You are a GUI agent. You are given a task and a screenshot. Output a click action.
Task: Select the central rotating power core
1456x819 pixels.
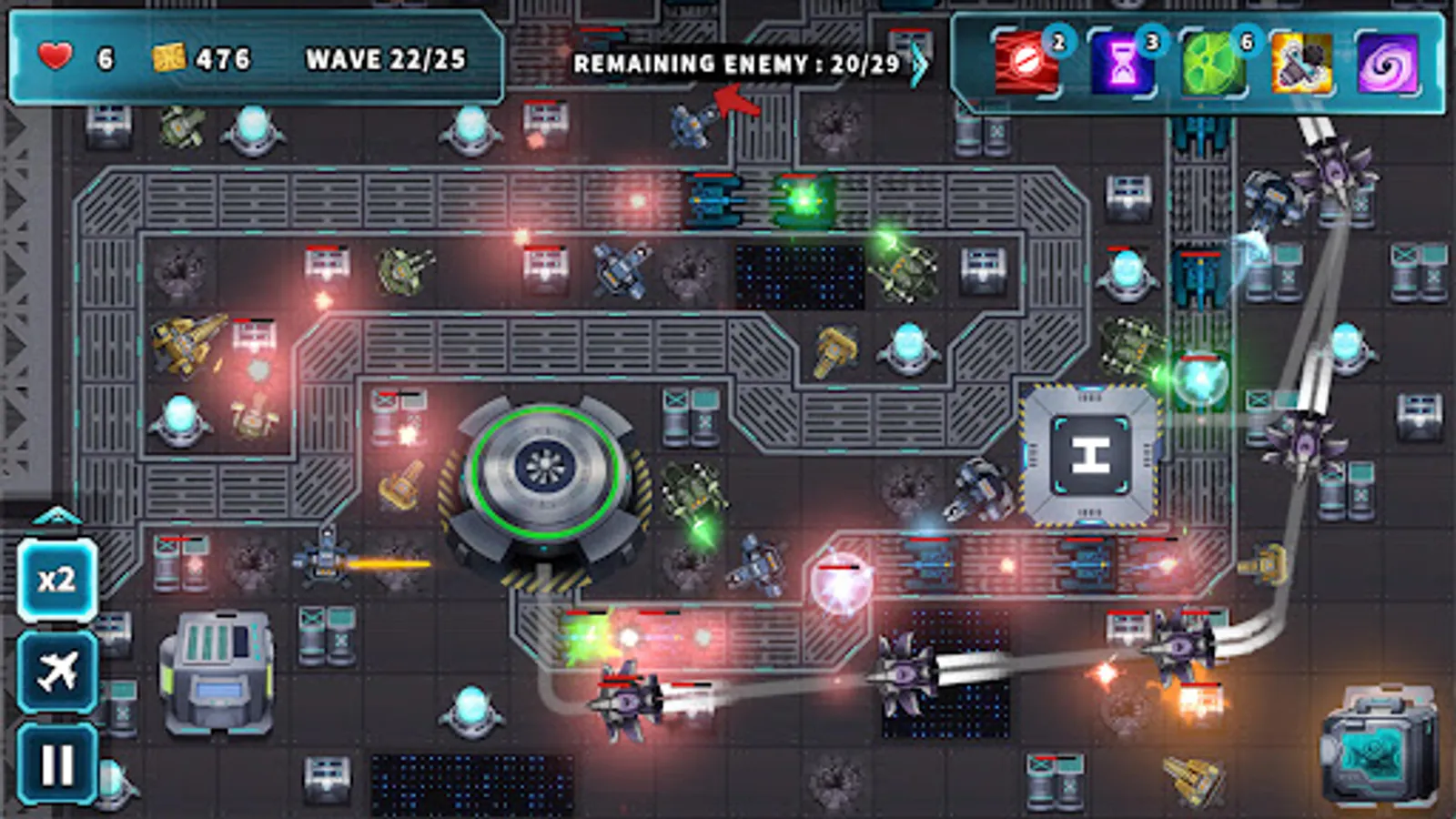click(543, 466)
